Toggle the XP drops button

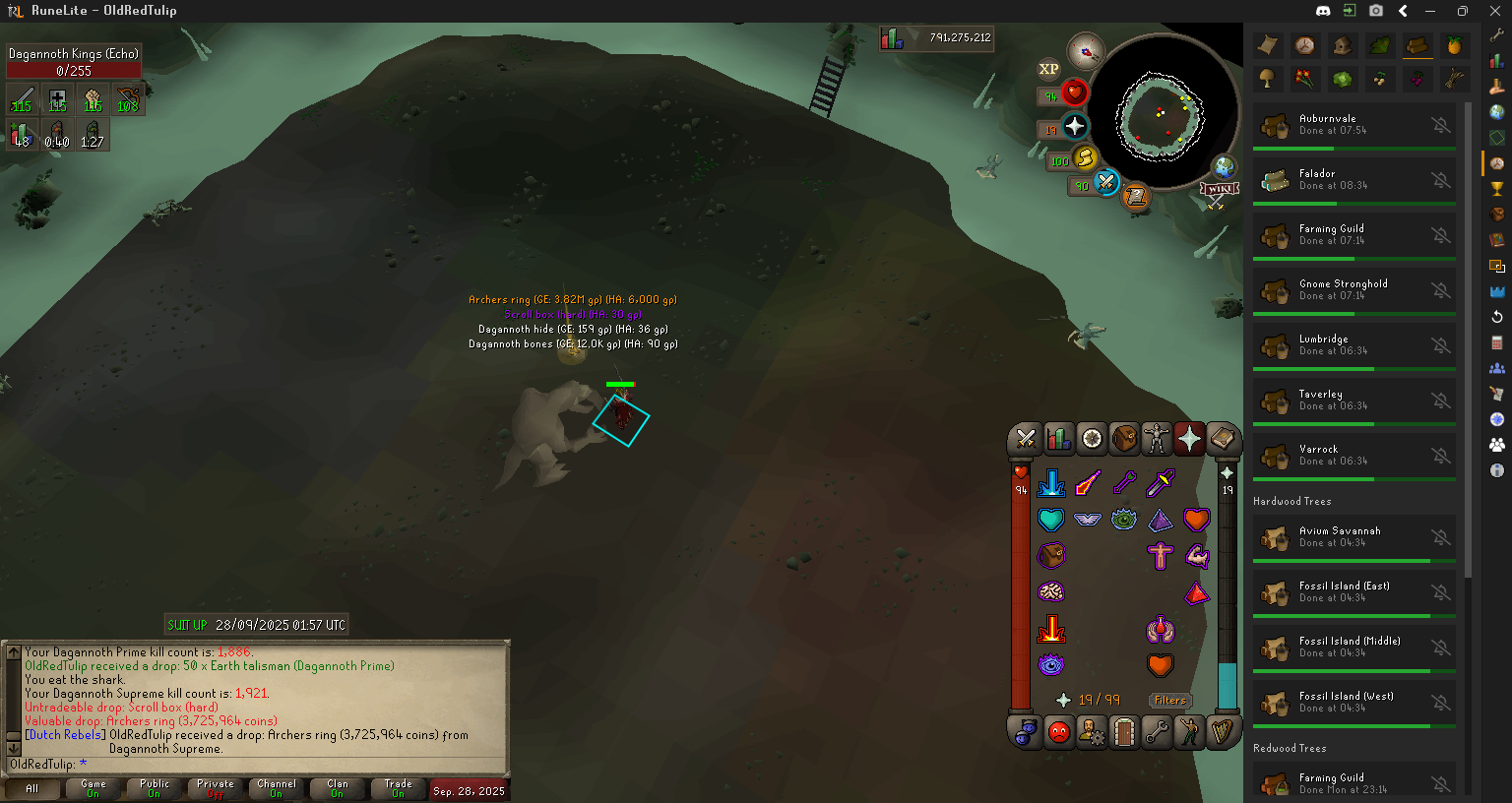pyautogui.click(x=1048, y=69)
